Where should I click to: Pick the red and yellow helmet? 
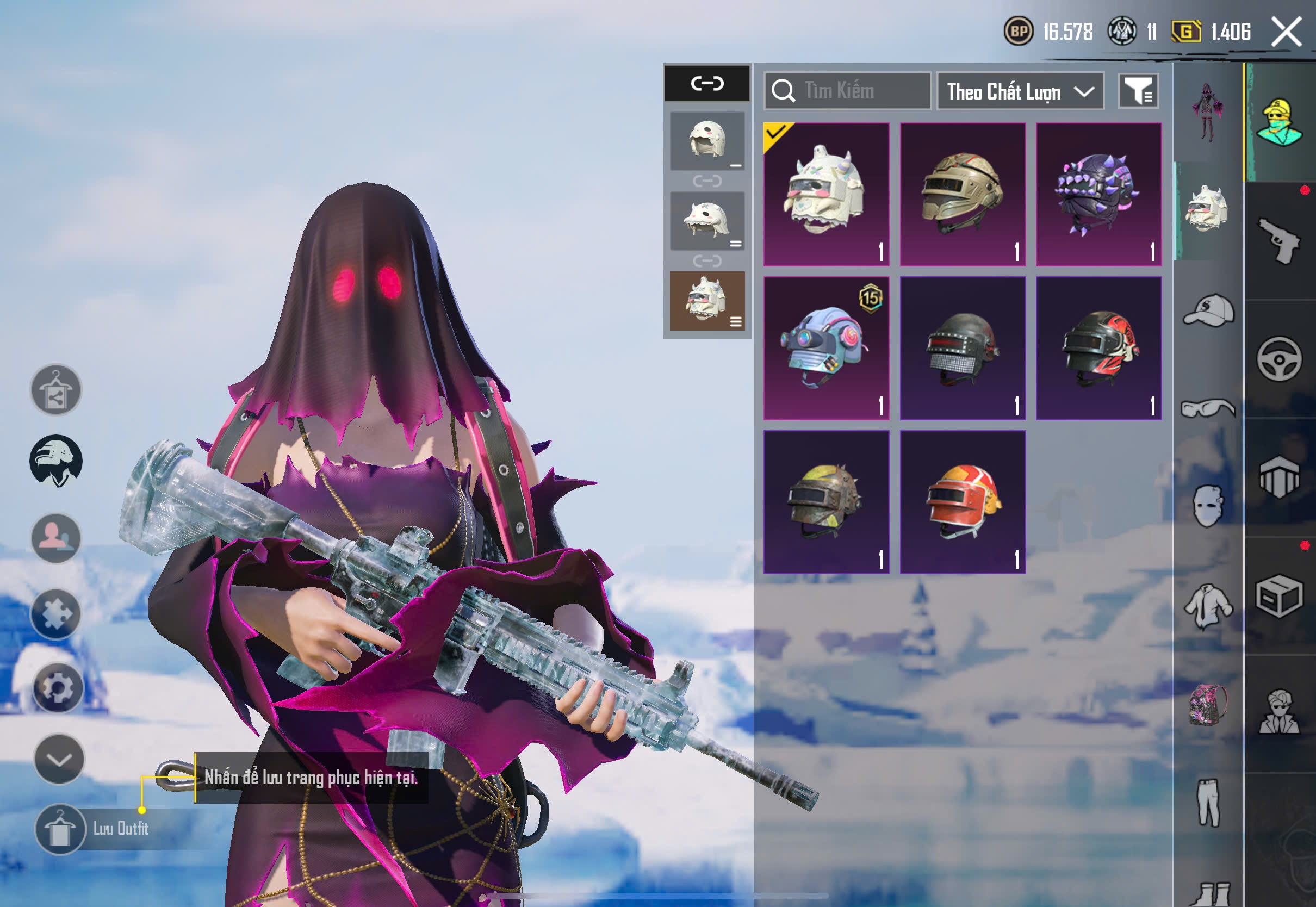click(x=963, y=502)
